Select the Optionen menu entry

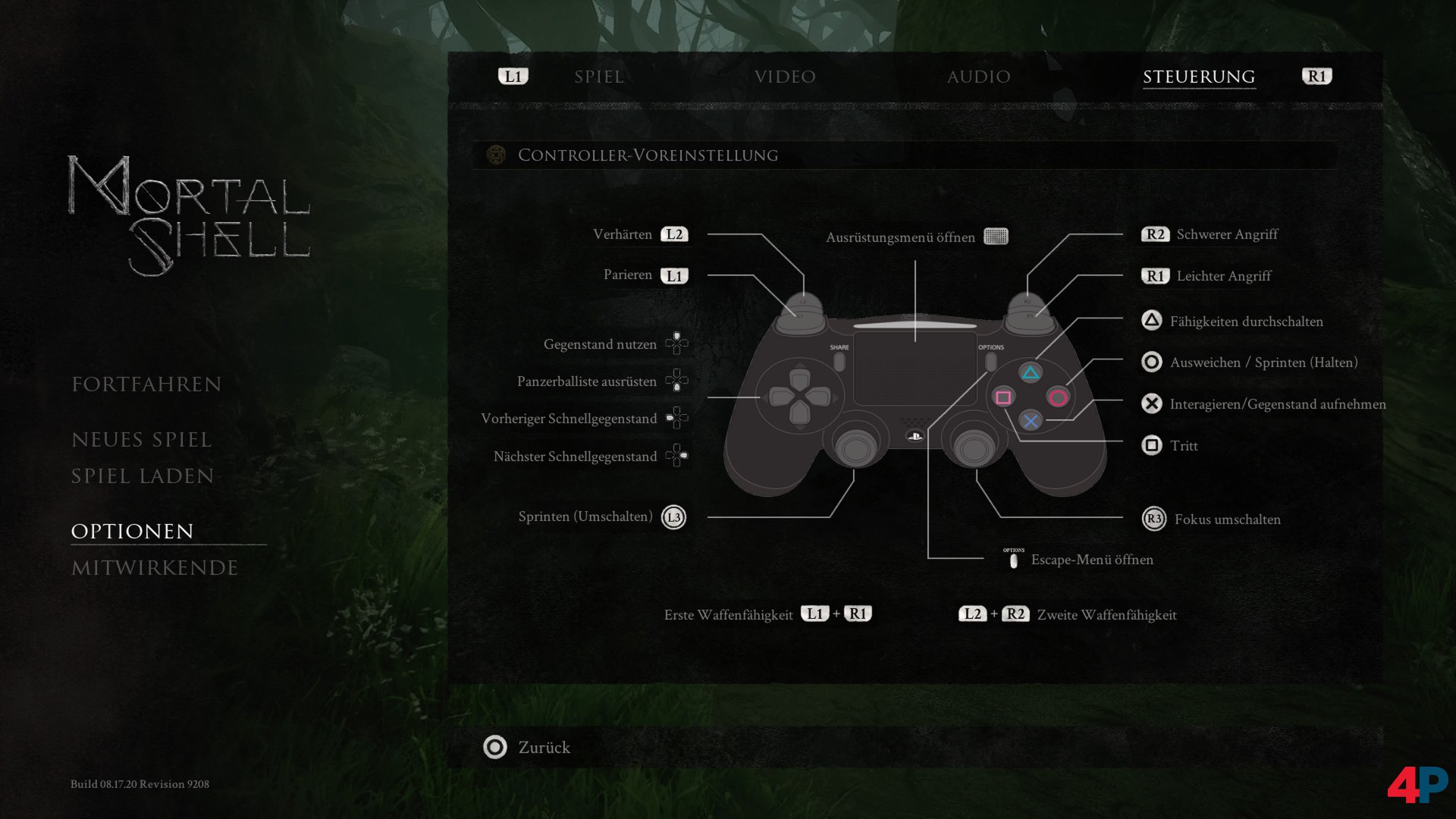(x=133, y=531)
